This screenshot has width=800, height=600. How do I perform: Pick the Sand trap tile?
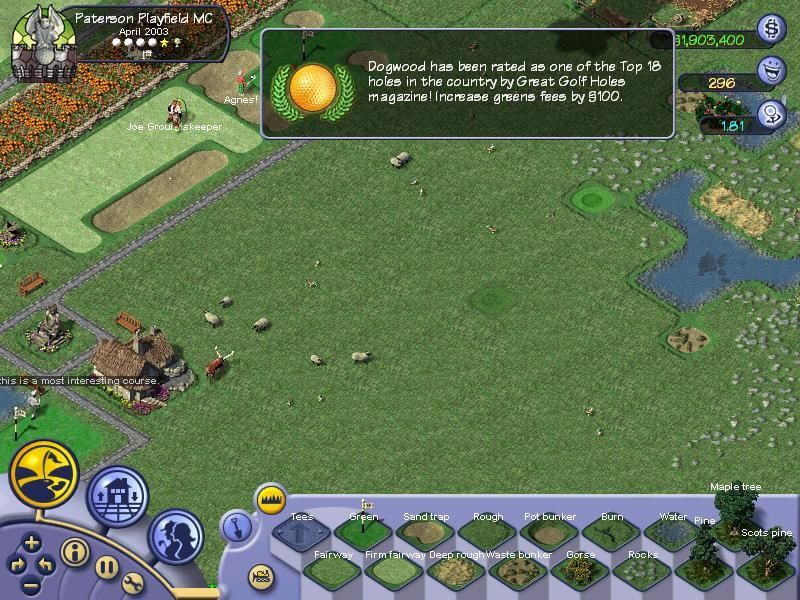point(425,535)
